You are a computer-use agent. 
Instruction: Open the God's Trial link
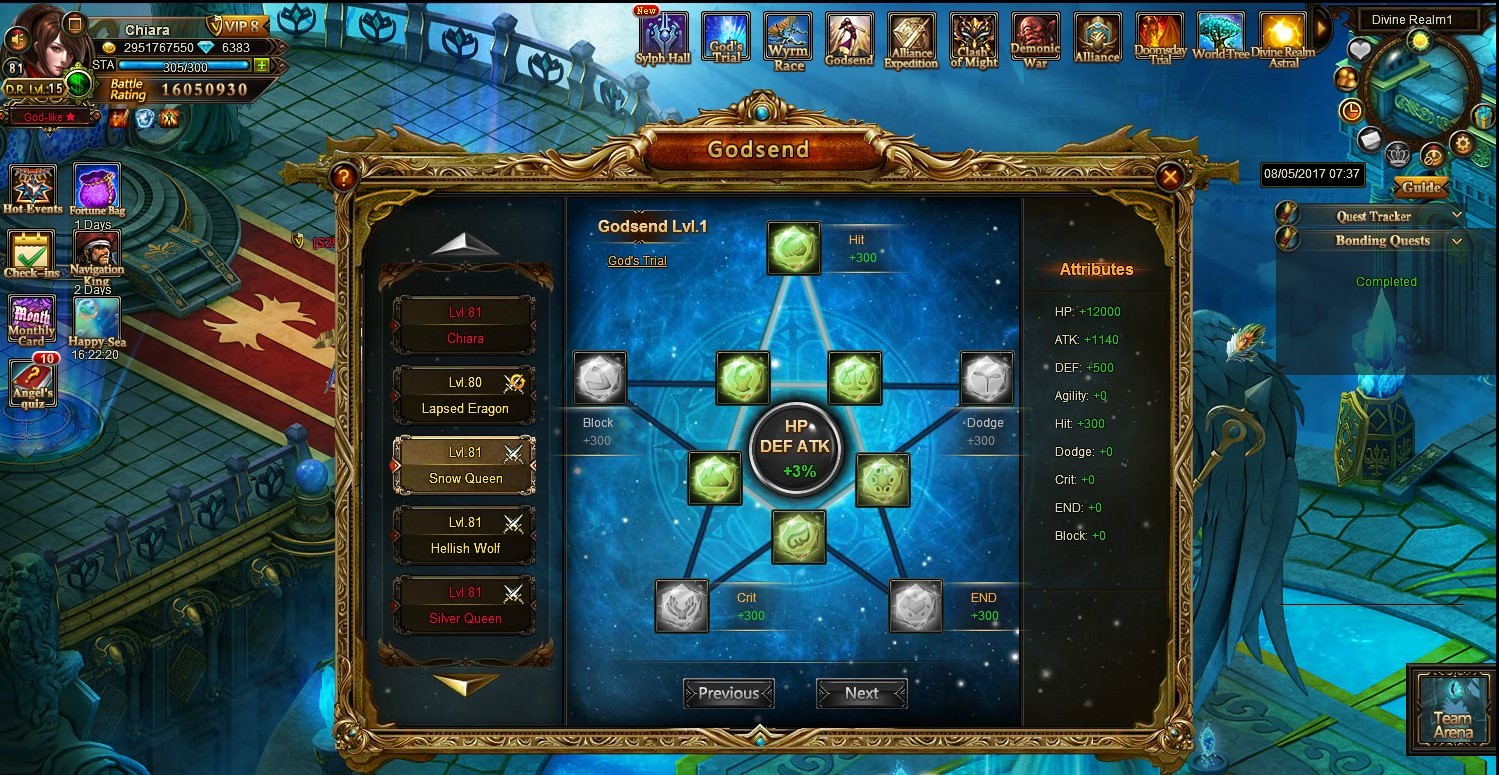coord(637,261)
